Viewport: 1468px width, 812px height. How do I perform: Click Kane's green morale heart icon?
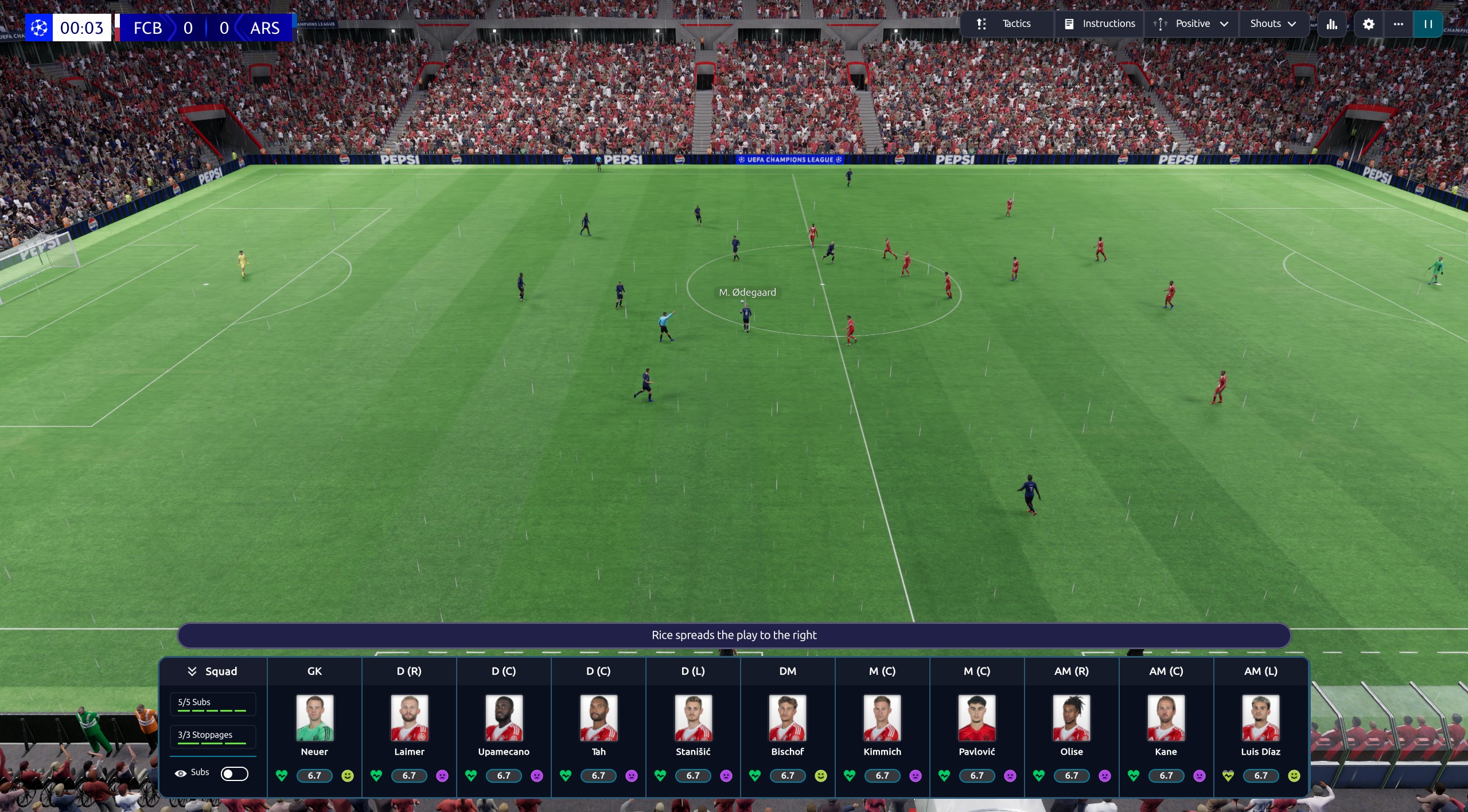tap(1133, 775)
